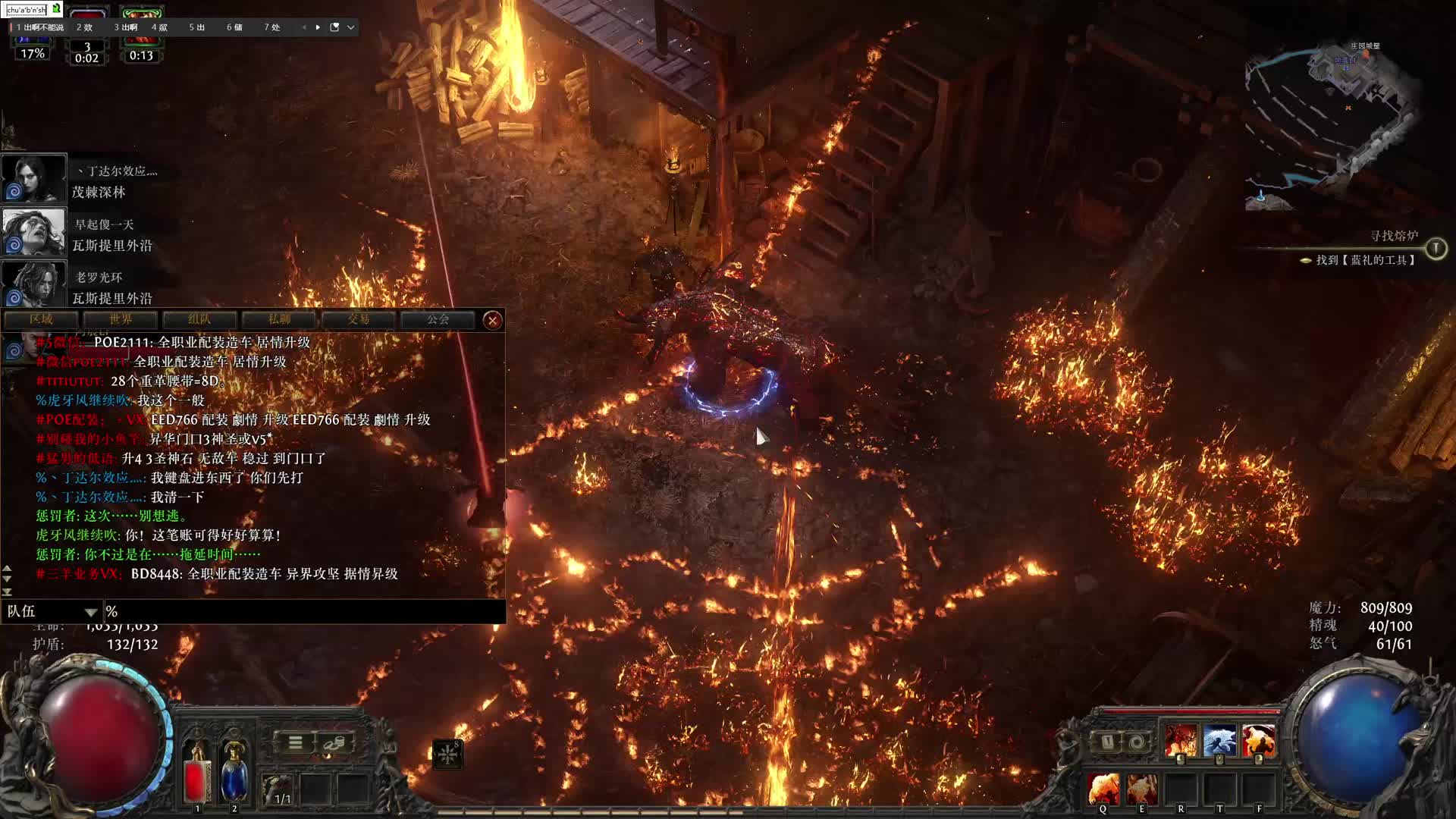Screen dimensions: 1456x819
Task: Activate the Q slot fire skill
Action: (x=1103, y=789)
